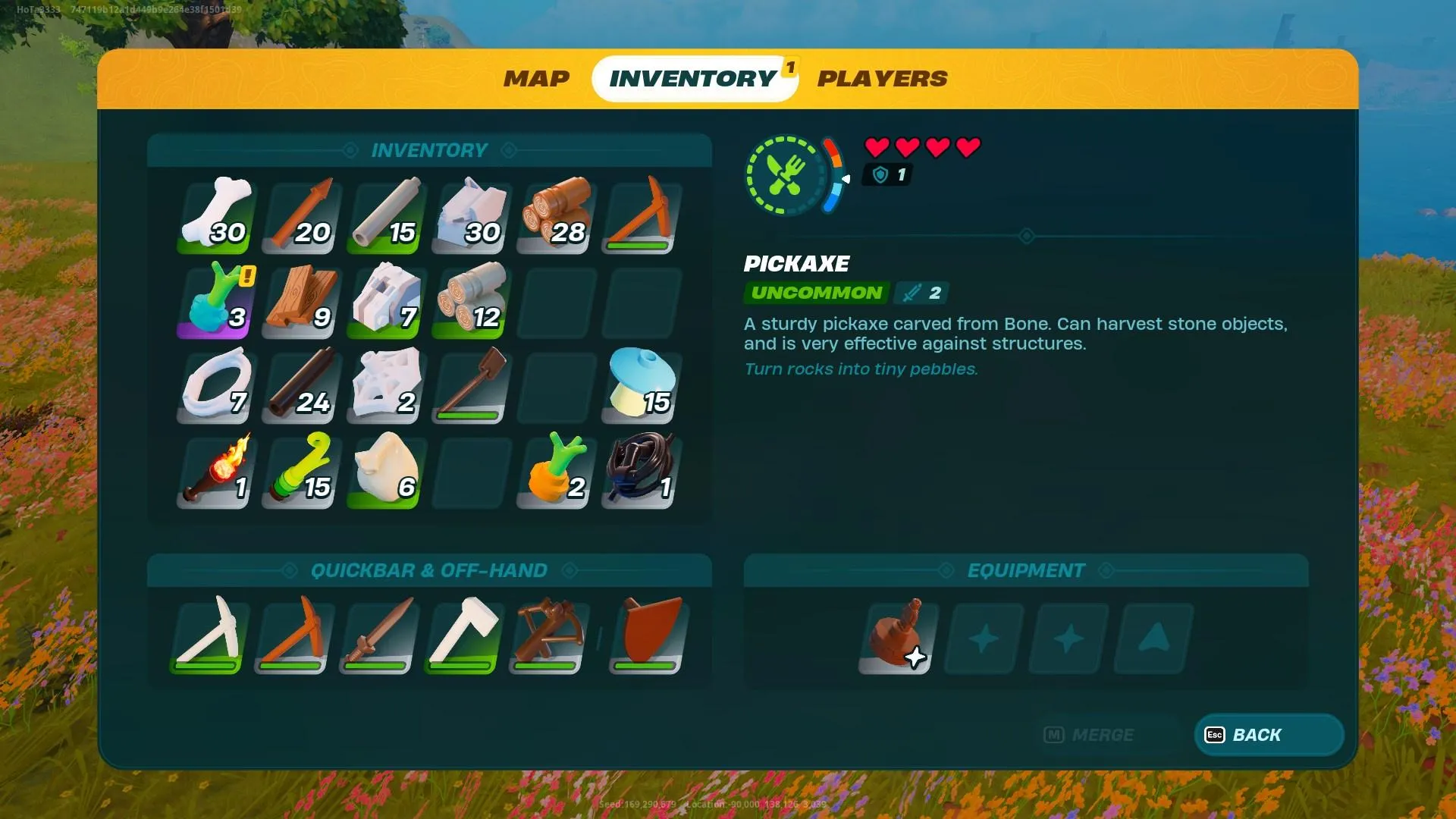Choose the wood logs stack of 28

[557, 215]
